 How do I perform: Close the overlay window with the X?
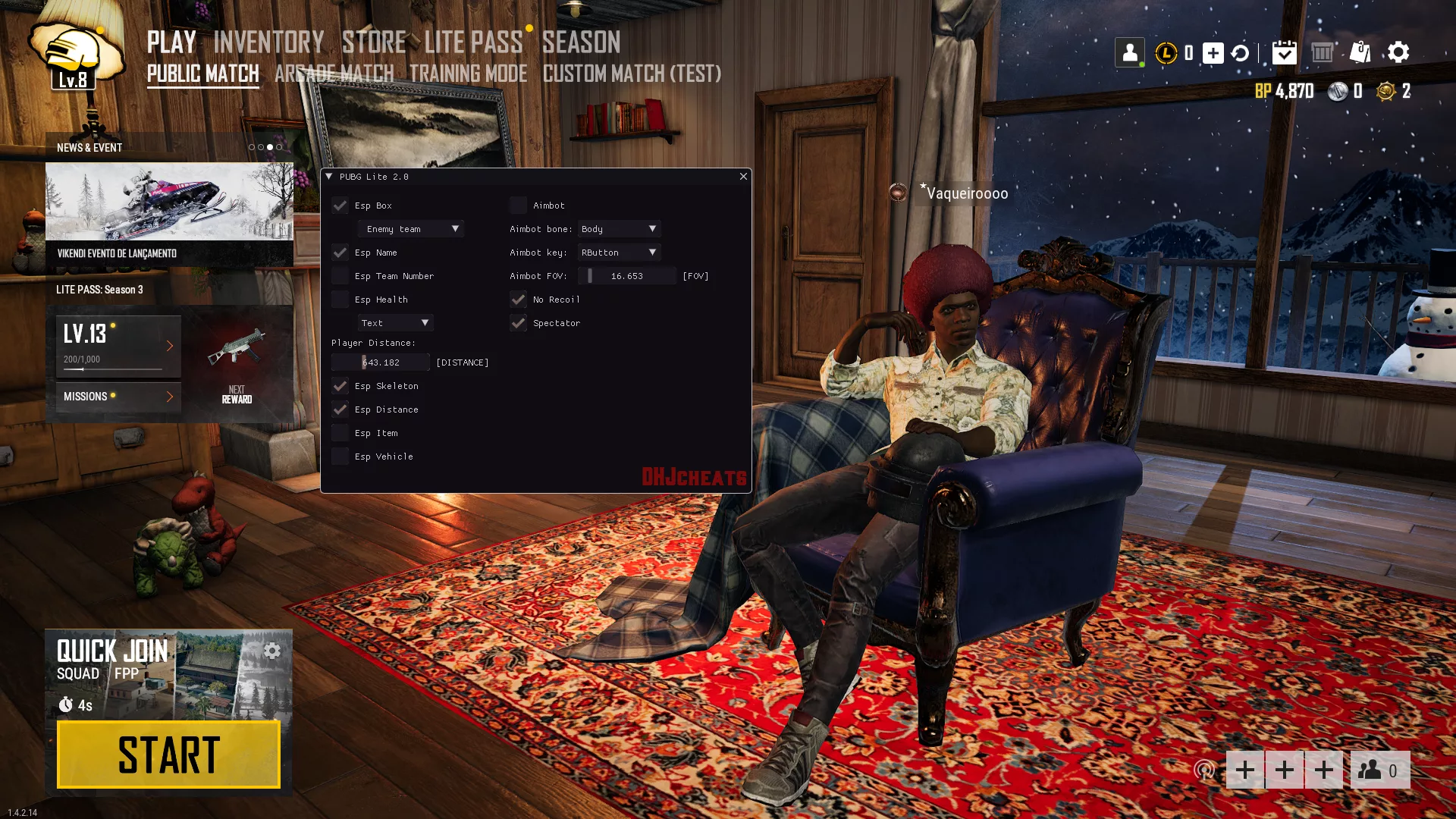(743, 177)
